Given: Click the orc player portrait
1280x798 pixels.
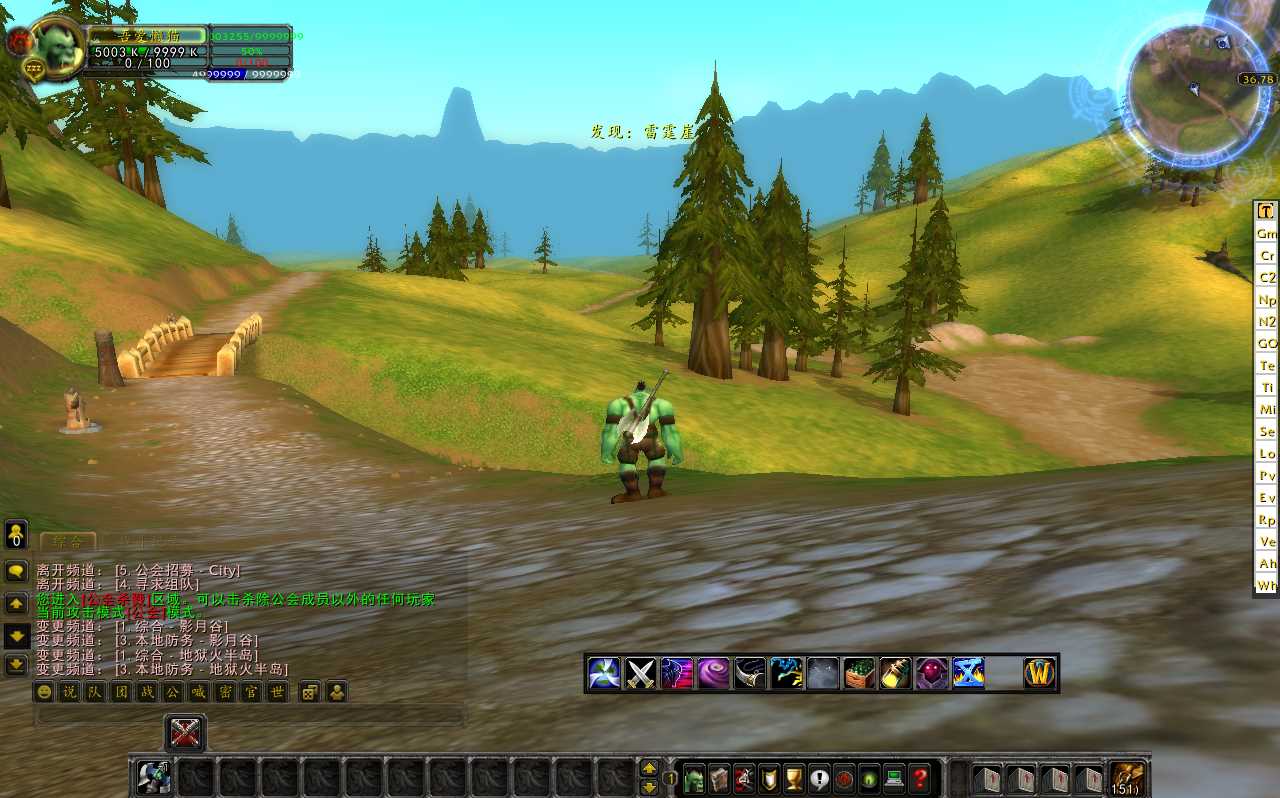Looking at the screenshot, I should 58,48.
